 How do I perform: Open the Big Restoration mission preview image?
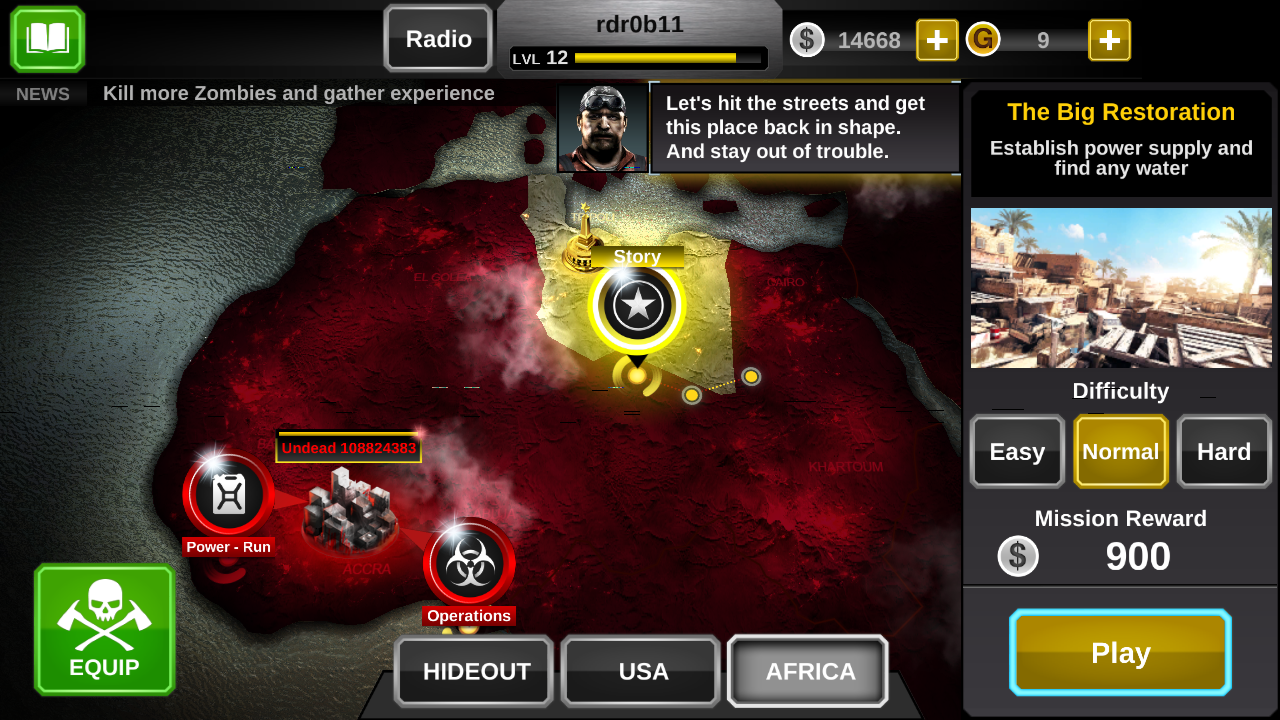pos(1120,287)
